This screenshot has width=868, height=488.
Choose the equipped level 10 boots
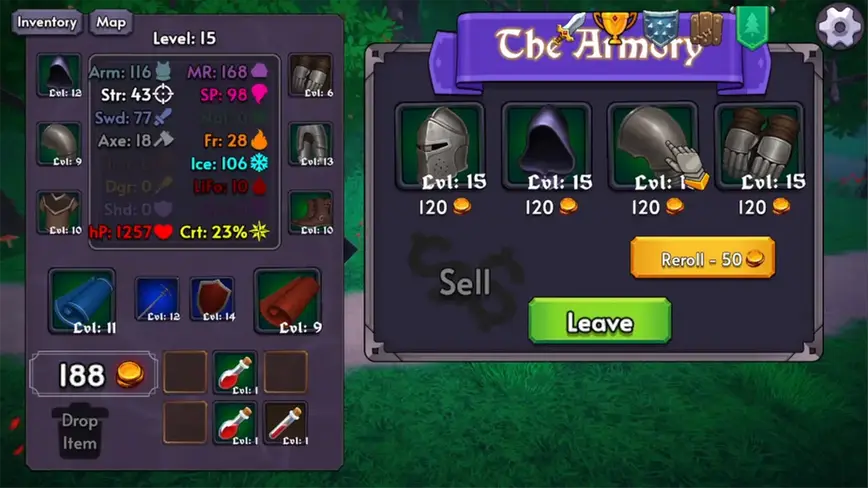pos(311,213)
